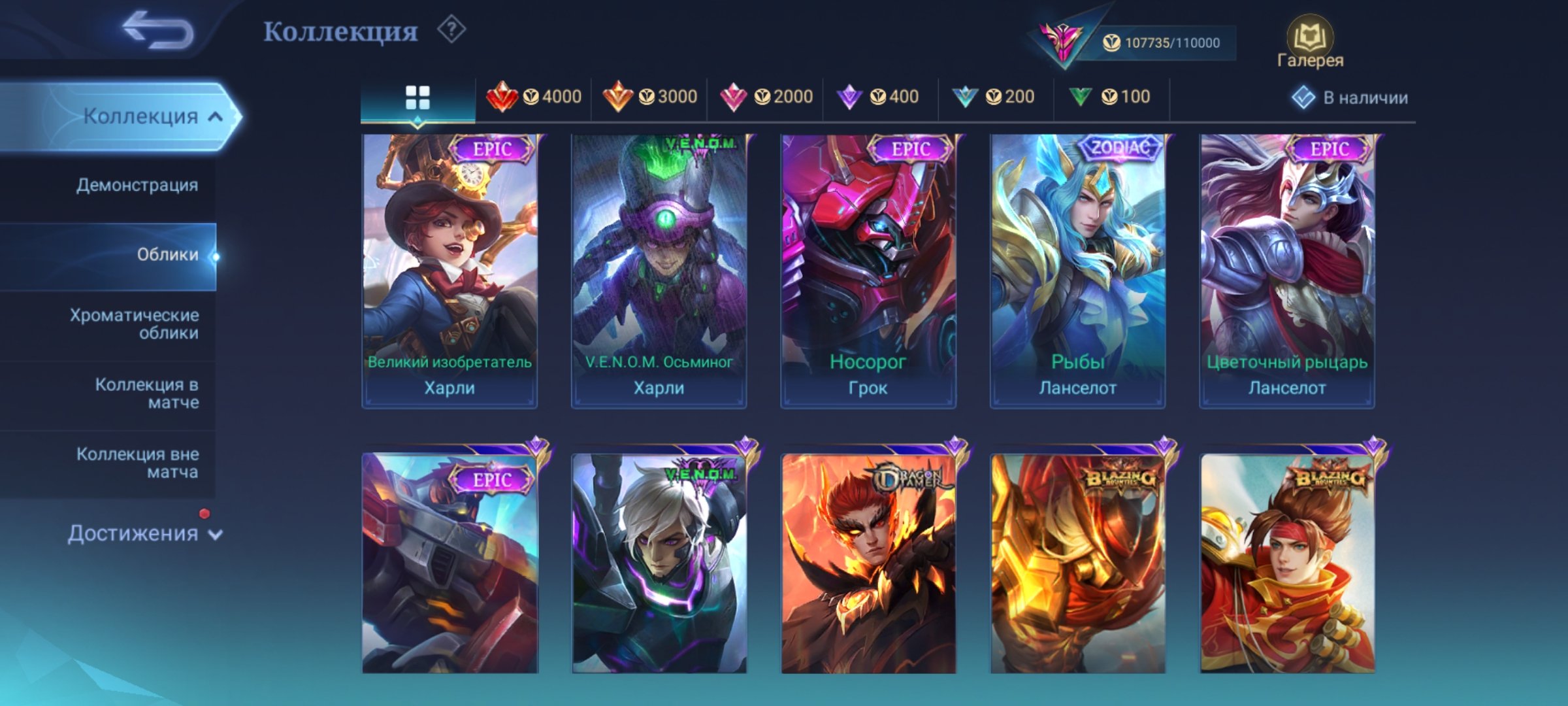The image size is (1568, 706).
Task: Click the help question mark icon
Action: 451,31
